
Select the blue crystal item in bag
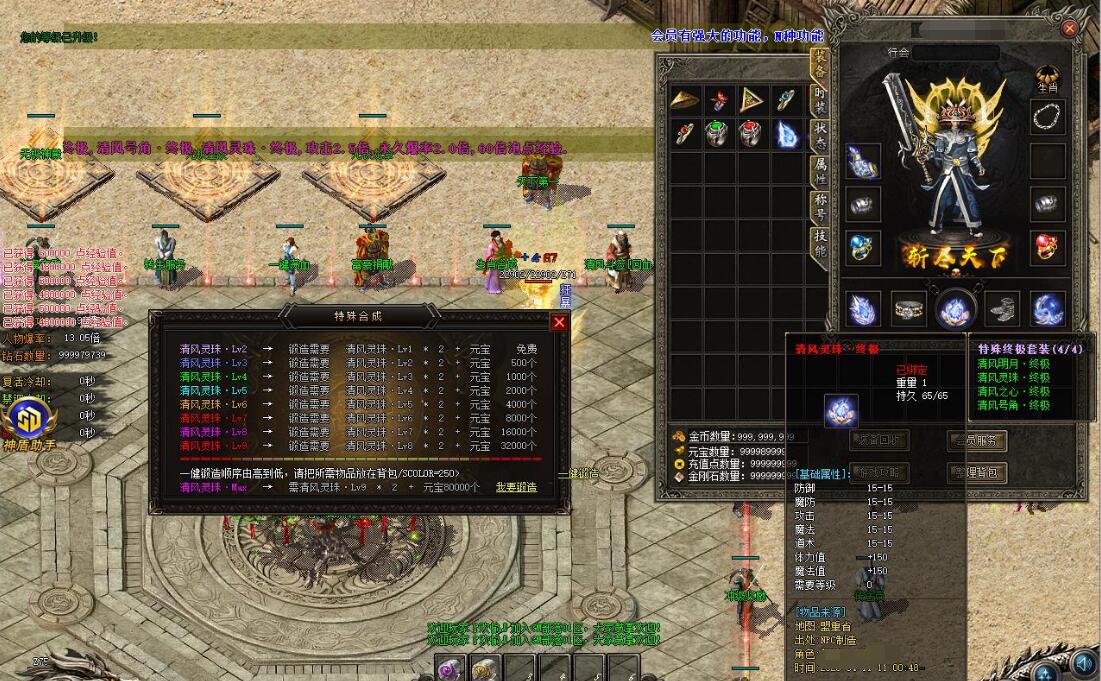click(786, 133)
